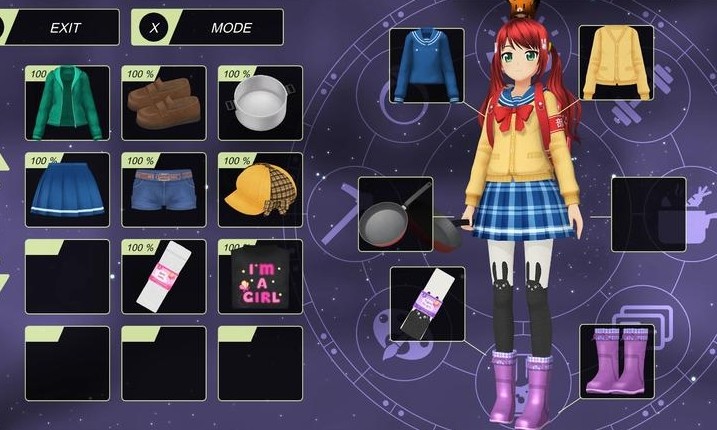Image resolution: width=717 pixels, height=430 pixels.
Task: Choose the equipped purple rain boots slot
Action: point(616,361)
